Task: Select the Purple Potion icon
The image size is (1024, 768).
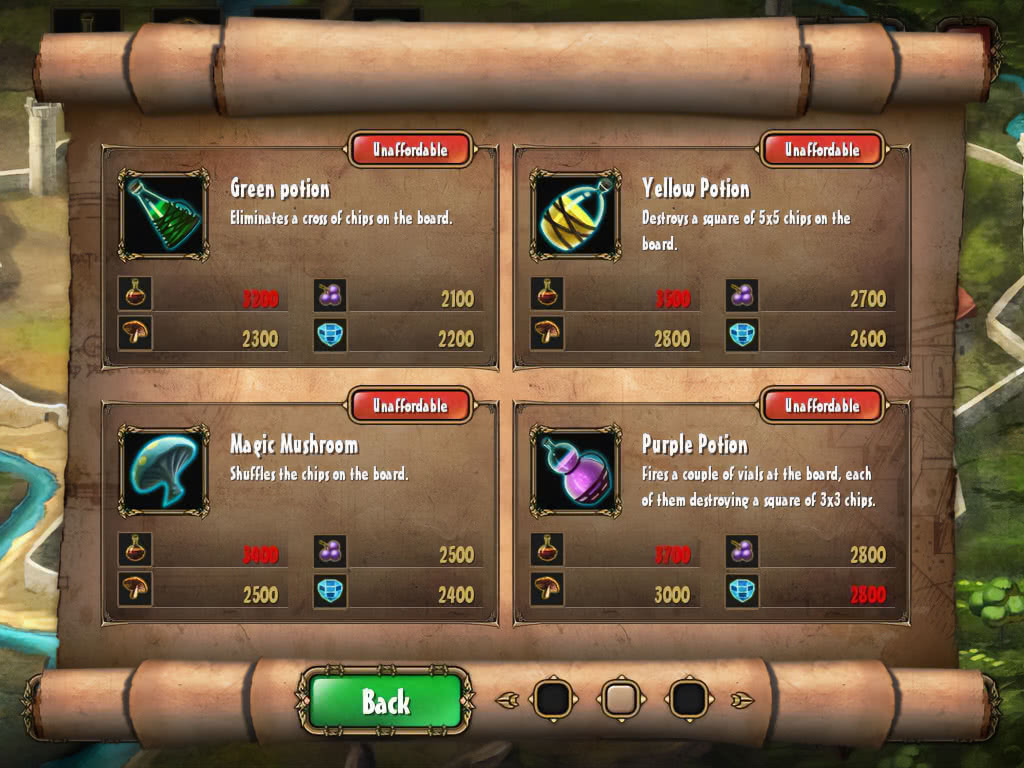Action: tap(575, 470)
